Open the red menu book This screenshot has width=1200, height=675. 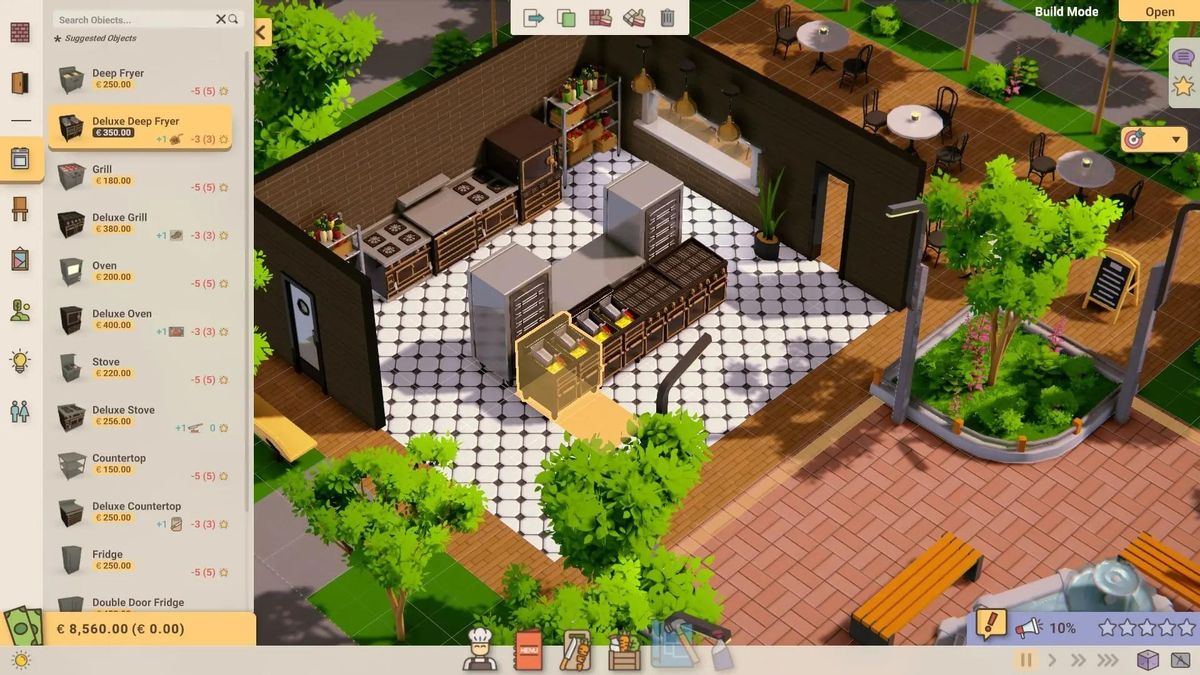[x=529, y=650]
